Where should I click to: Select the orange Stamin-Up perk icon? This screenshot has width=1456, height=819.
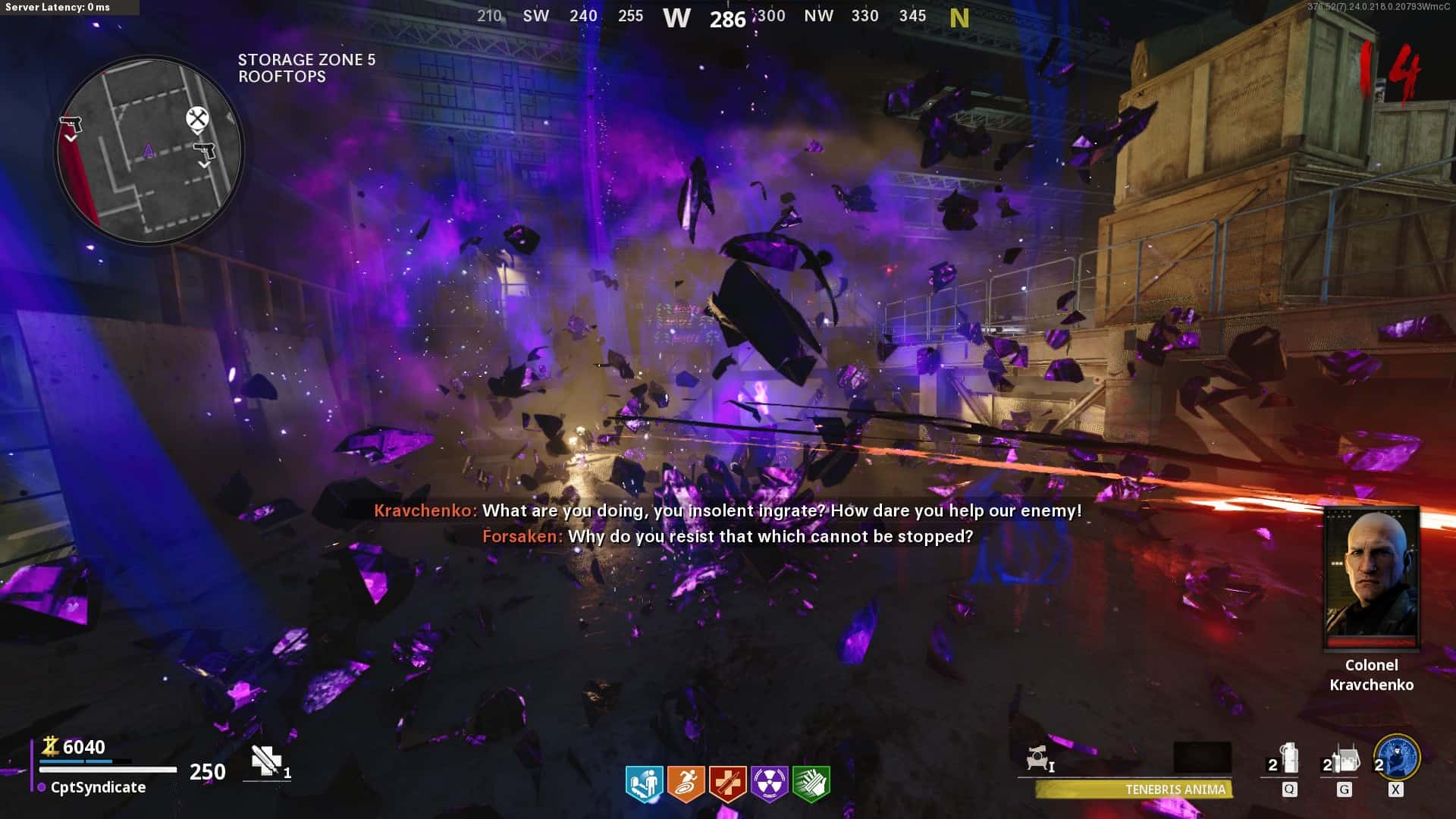pyautogui.click(x=686, y=783)
